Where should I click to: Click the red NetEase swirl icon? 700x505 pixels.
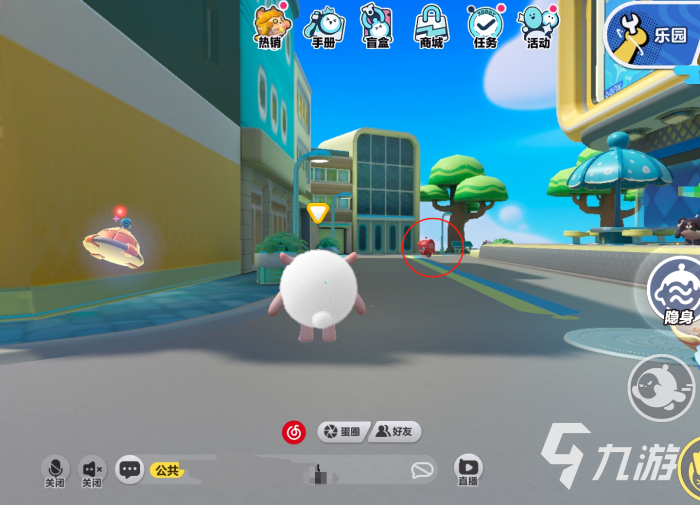(x=294, y=432)
